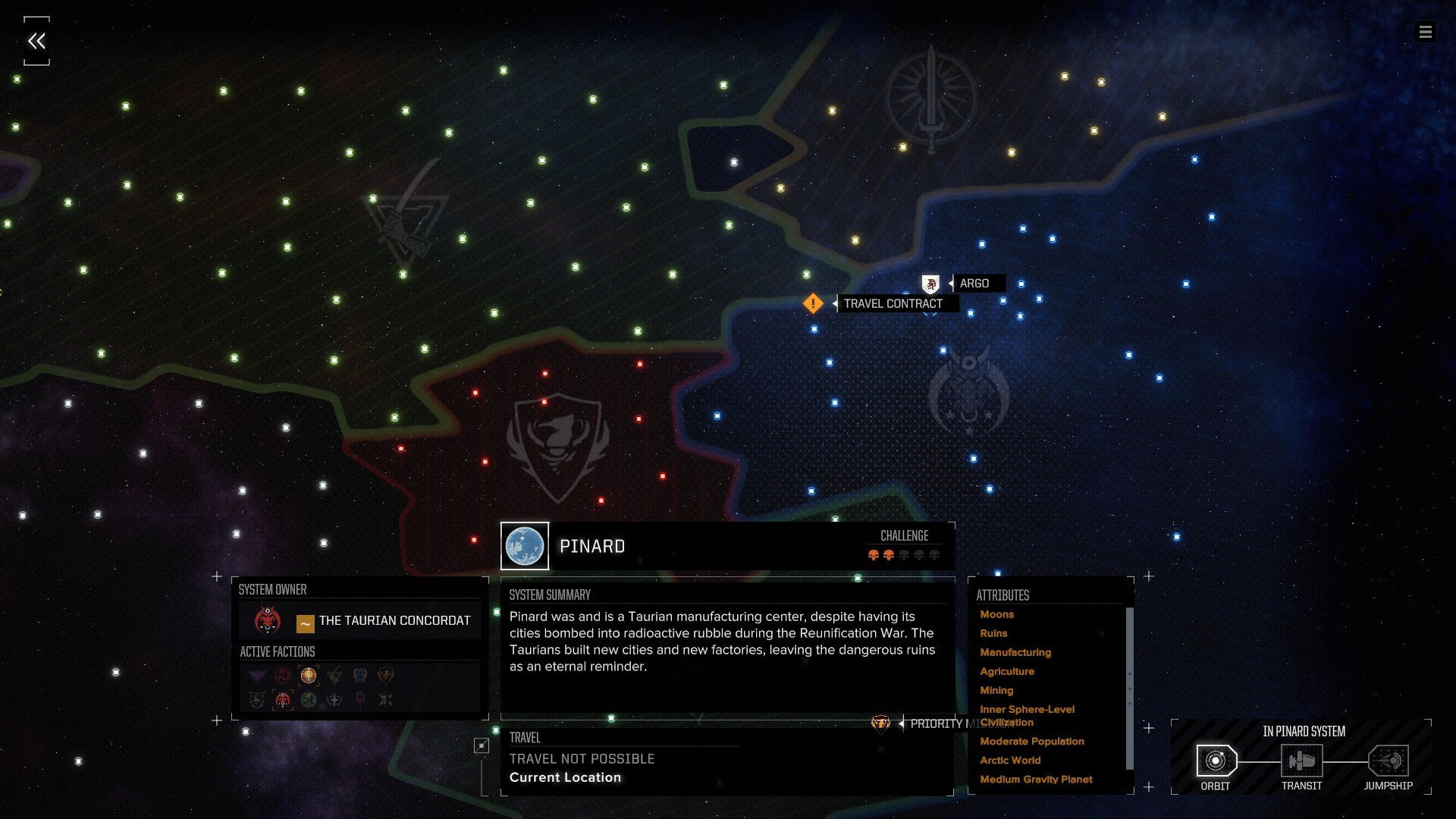Select the Medium Gravity Planet attribute
The width and height of the screenshot is (1456, 819).
pyautogui.click(x=1036, y=779)
